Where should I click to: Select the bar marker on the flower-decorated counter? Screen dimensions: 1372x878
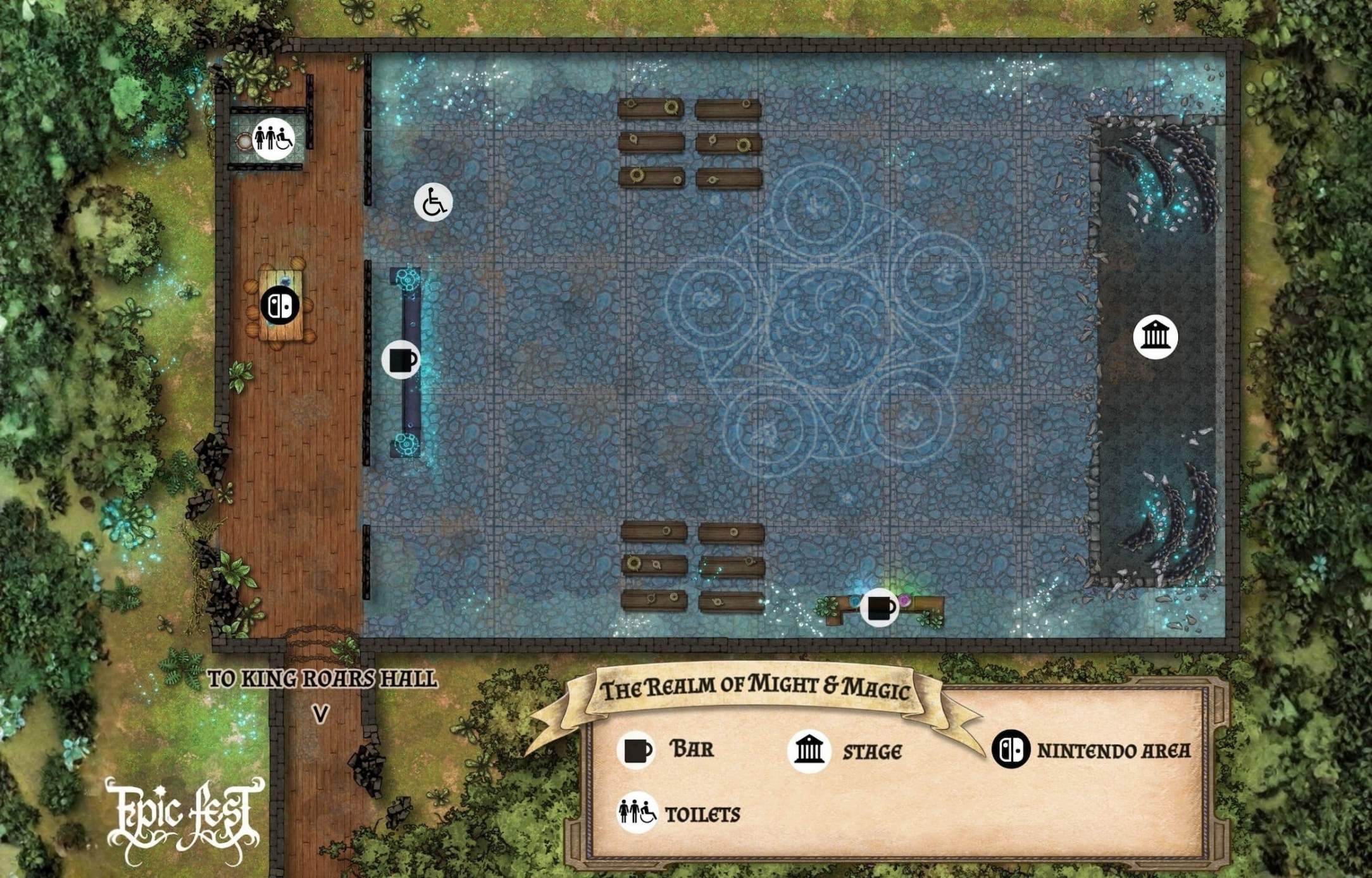pos(880,608)
